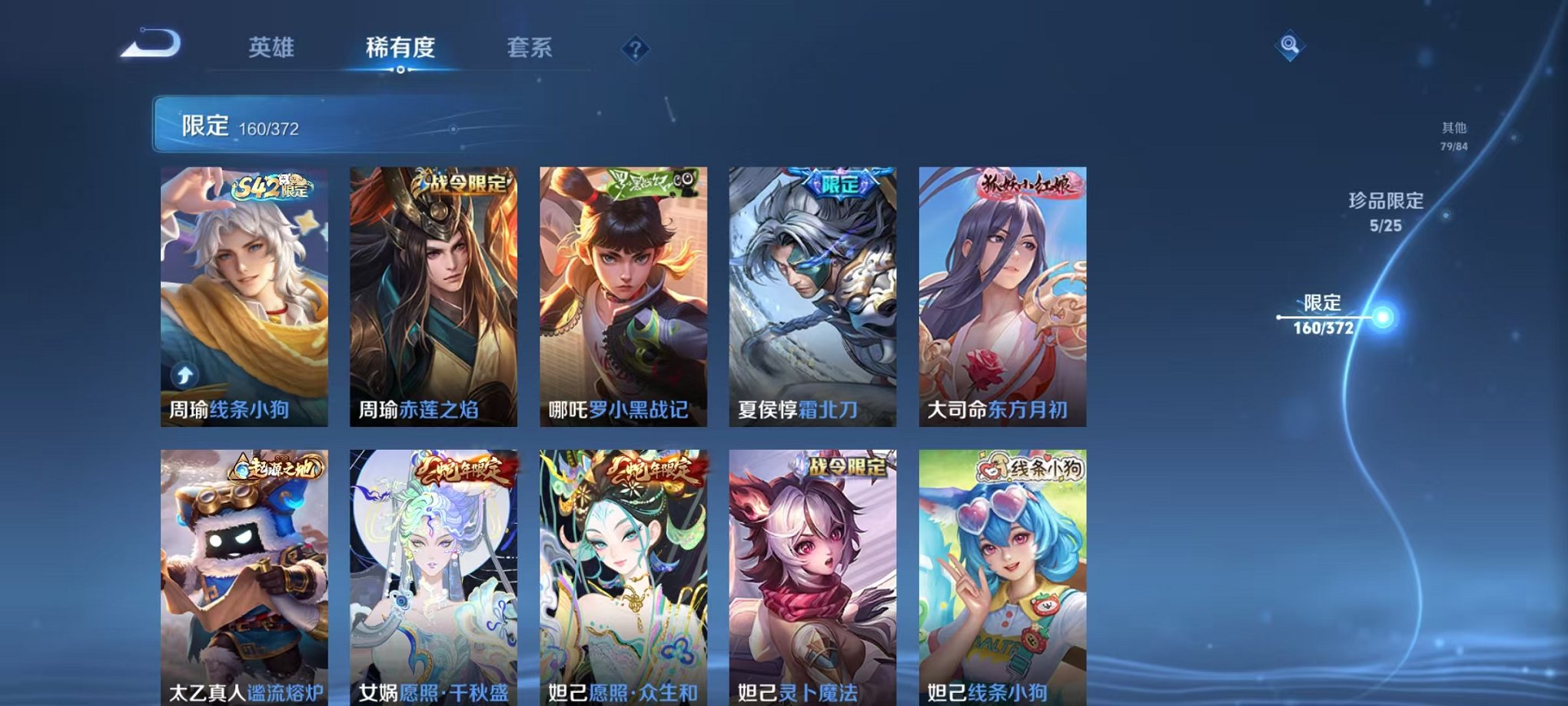Switch to the 英雄 tab
This screenshot has width=1568, height=706.
(269, 48)
